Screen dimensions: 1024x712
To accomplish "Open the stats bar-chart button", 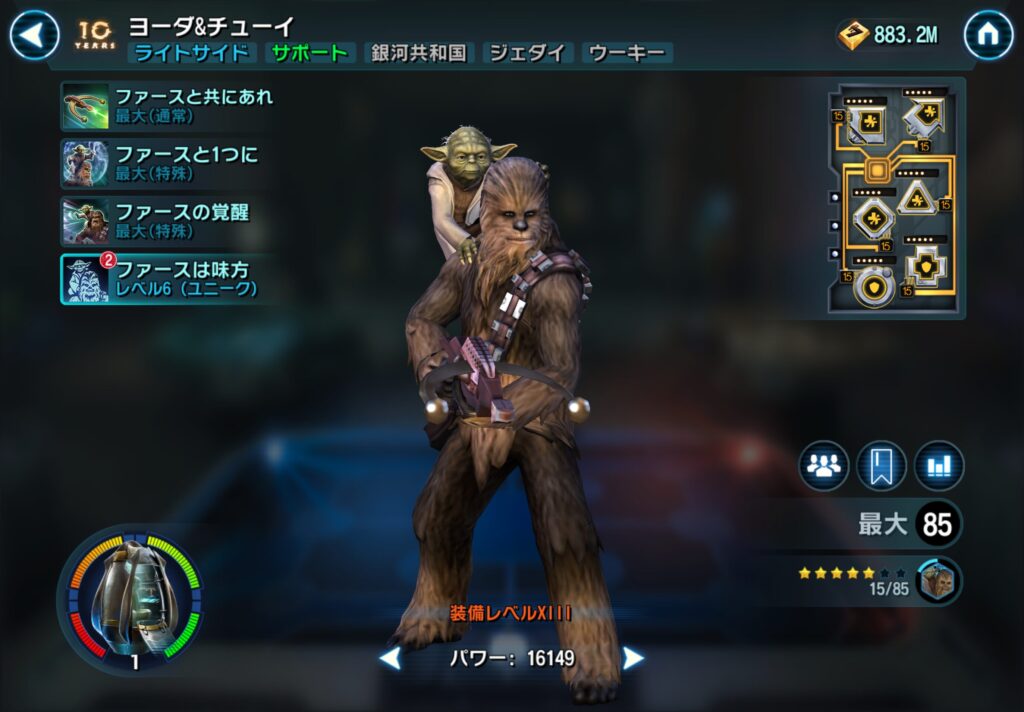I will coord(939,466).
